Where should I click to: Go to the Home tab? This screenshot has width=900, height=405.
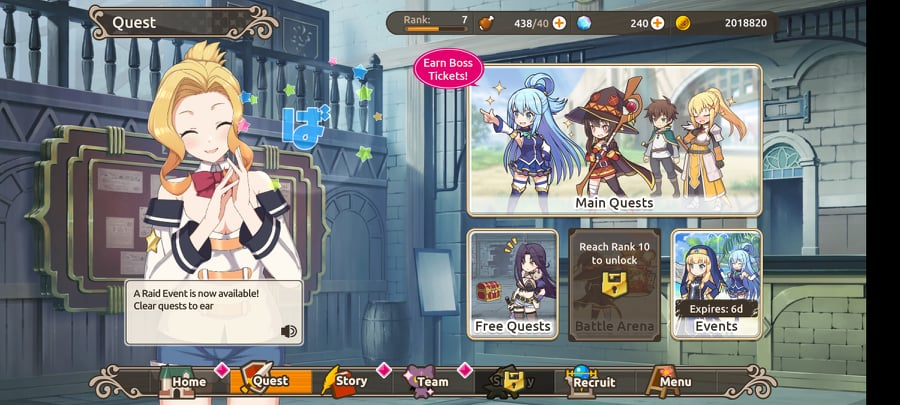click(x=184, y=381)
